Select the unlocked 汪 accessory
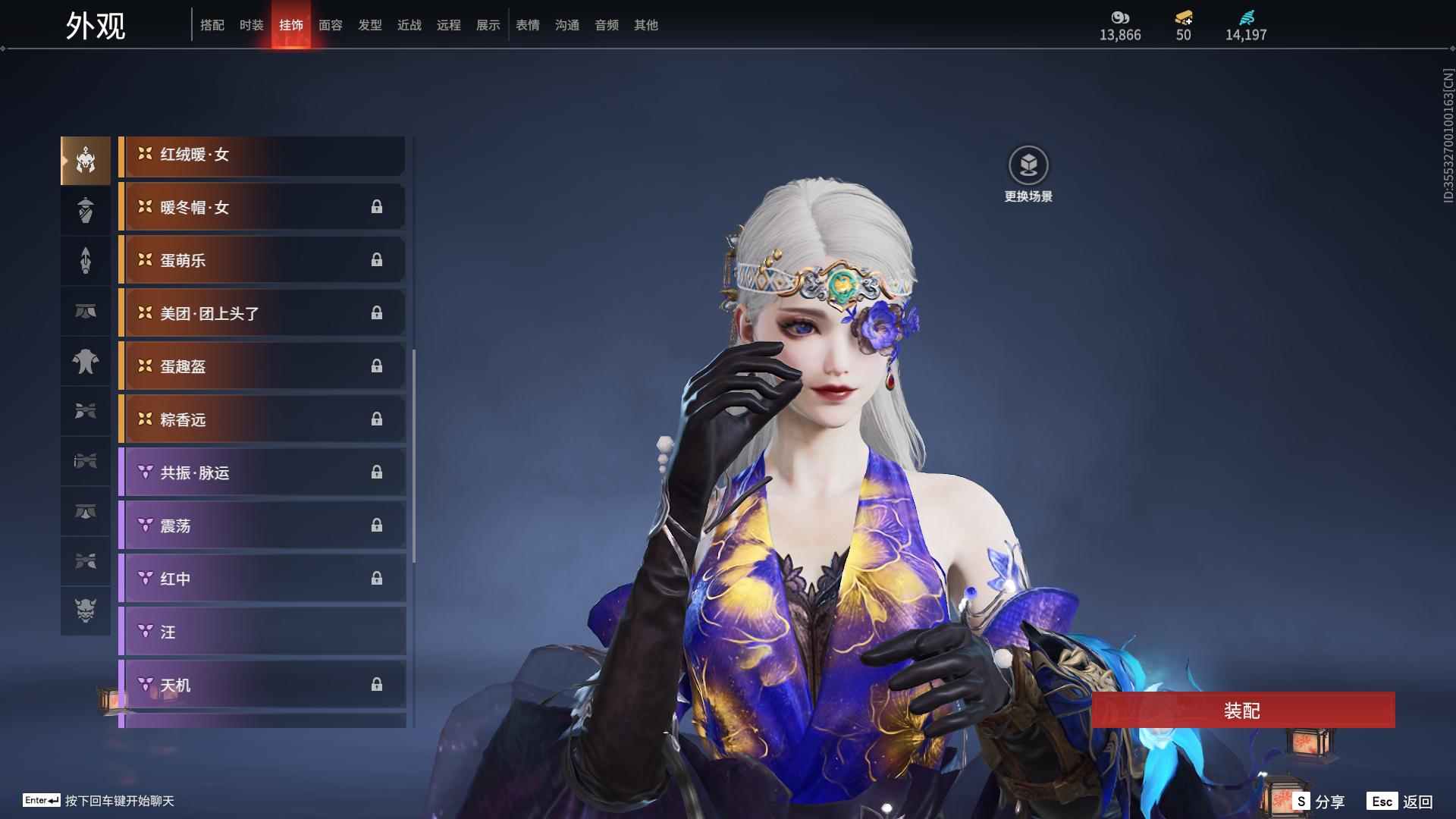1456x819 pixels. 262,632
